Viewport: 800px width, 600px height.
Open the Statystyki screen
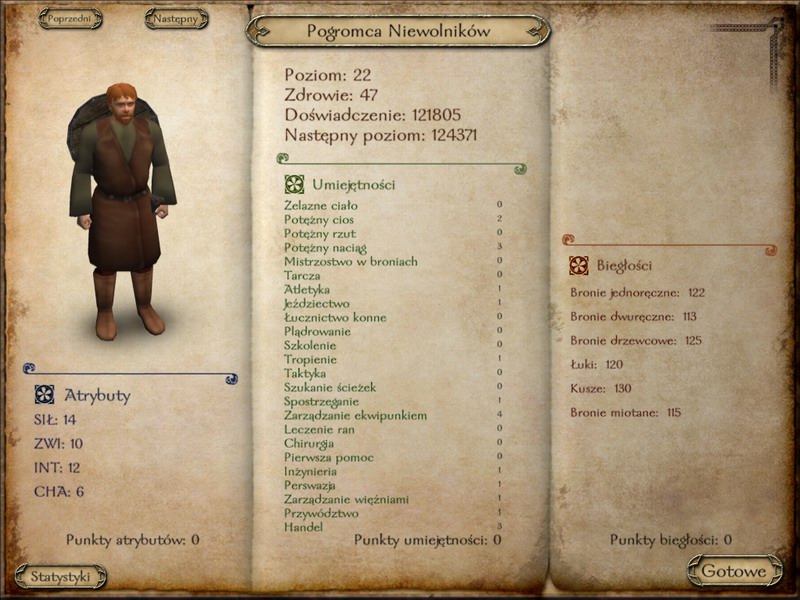coord(61,576)
